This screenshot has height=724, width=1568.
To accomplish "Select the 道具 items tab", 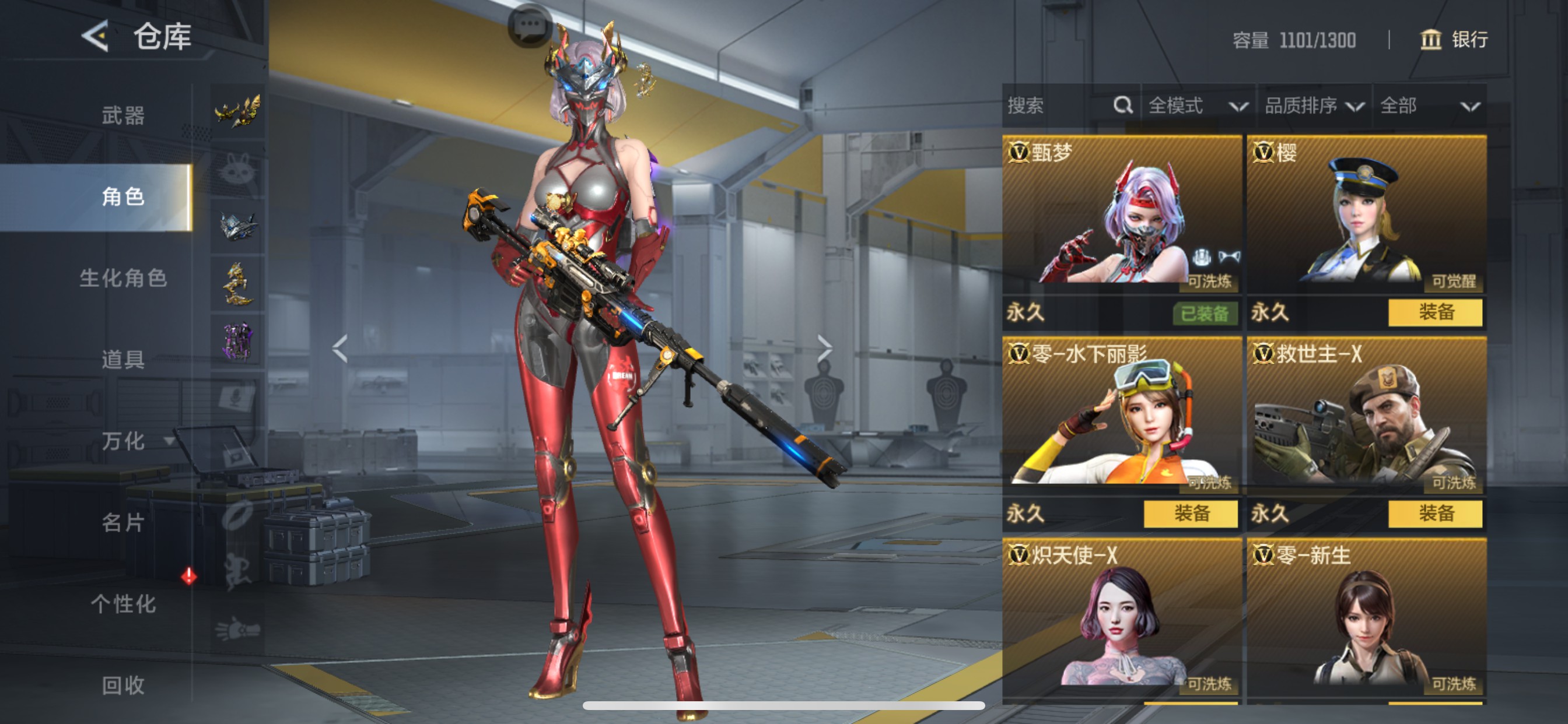I will pyautogui.click(x=123, y=360).
